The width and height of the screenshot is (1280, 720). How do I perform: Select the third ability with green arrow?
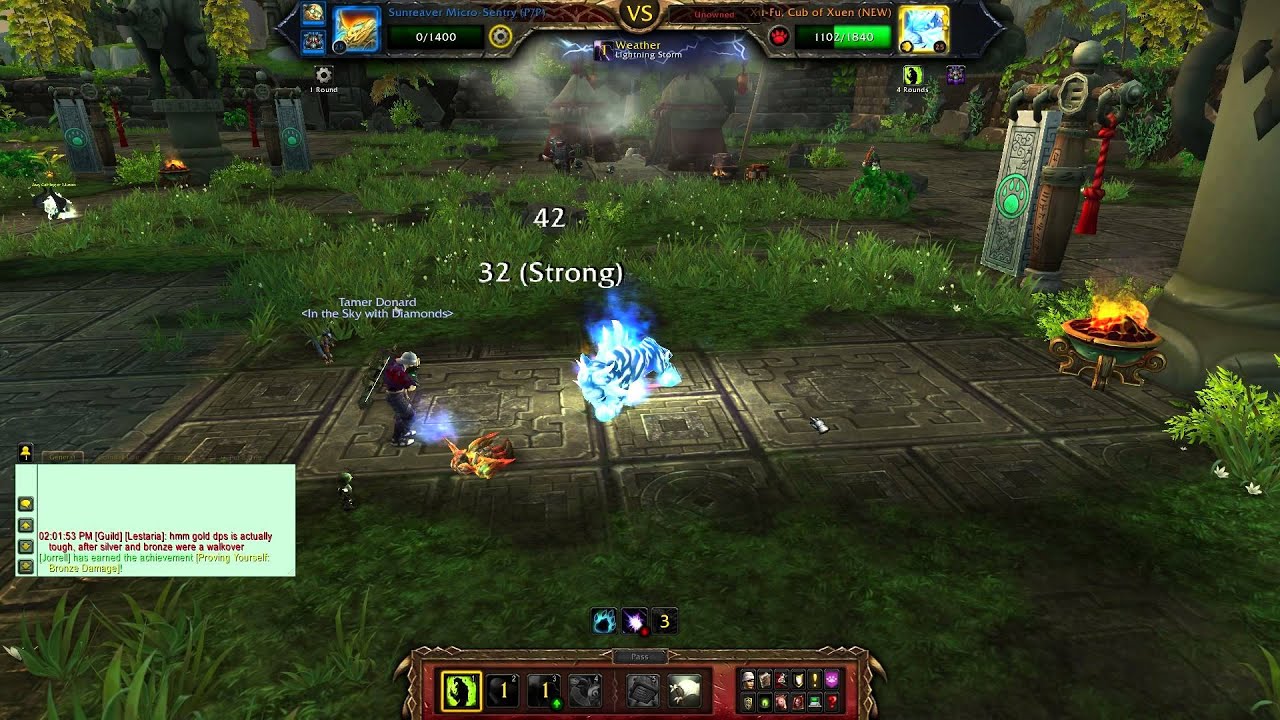pos(545,690)
